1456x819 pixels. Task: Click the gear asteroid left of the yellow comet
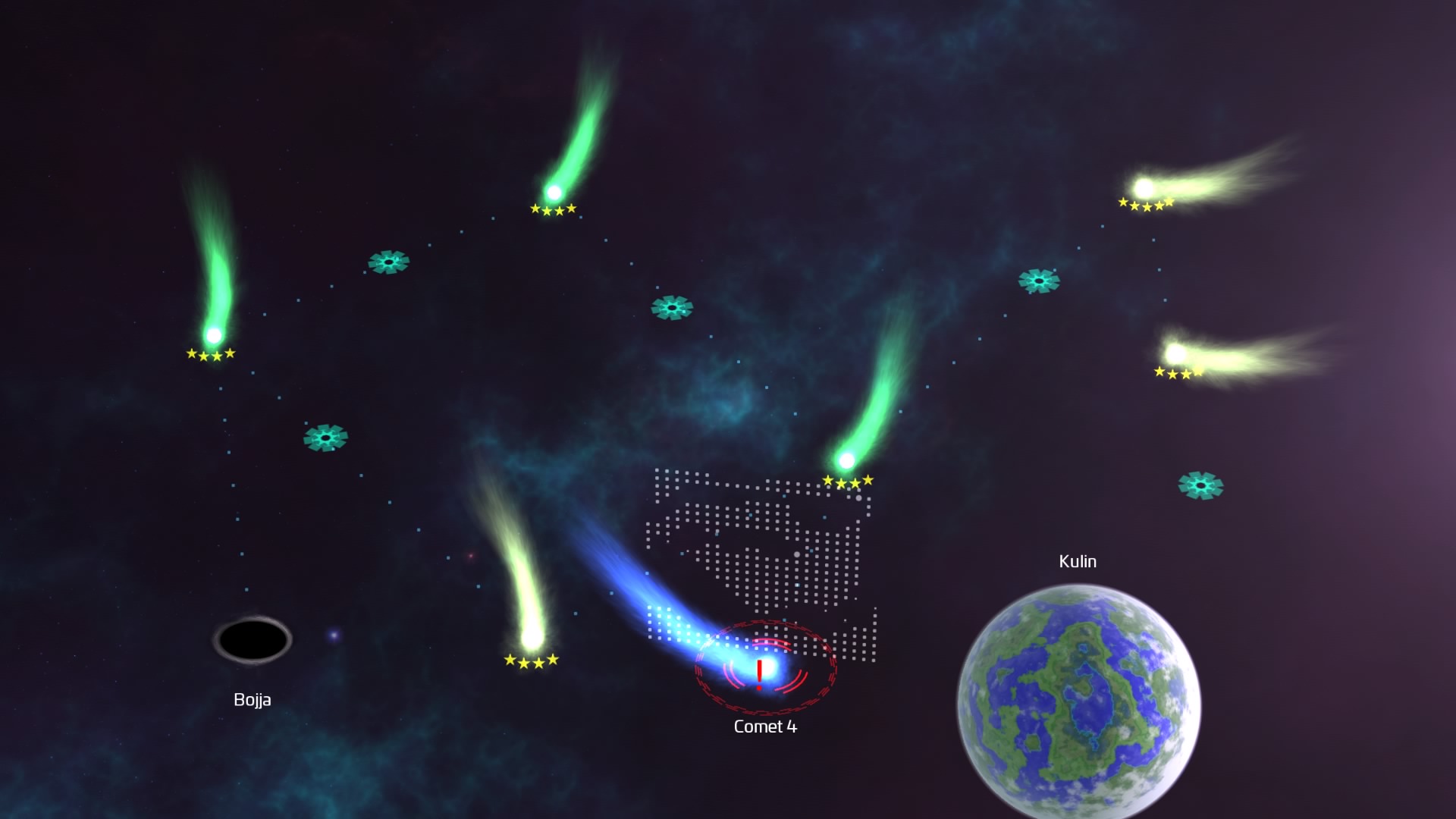pos(326,438)
